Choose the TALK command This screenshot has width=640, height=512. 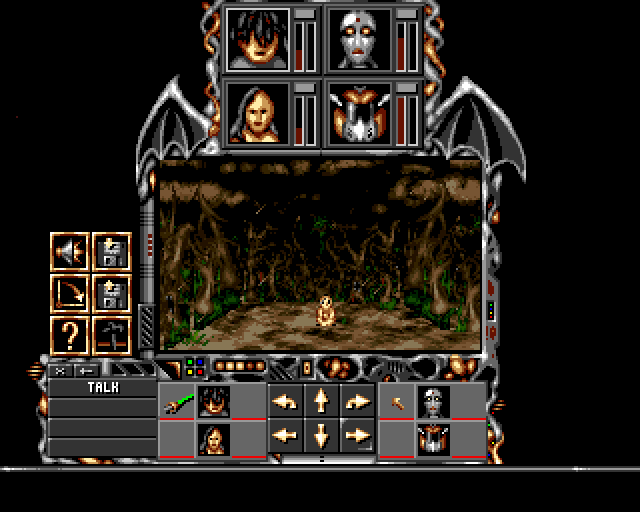click(x=103, y=387)
